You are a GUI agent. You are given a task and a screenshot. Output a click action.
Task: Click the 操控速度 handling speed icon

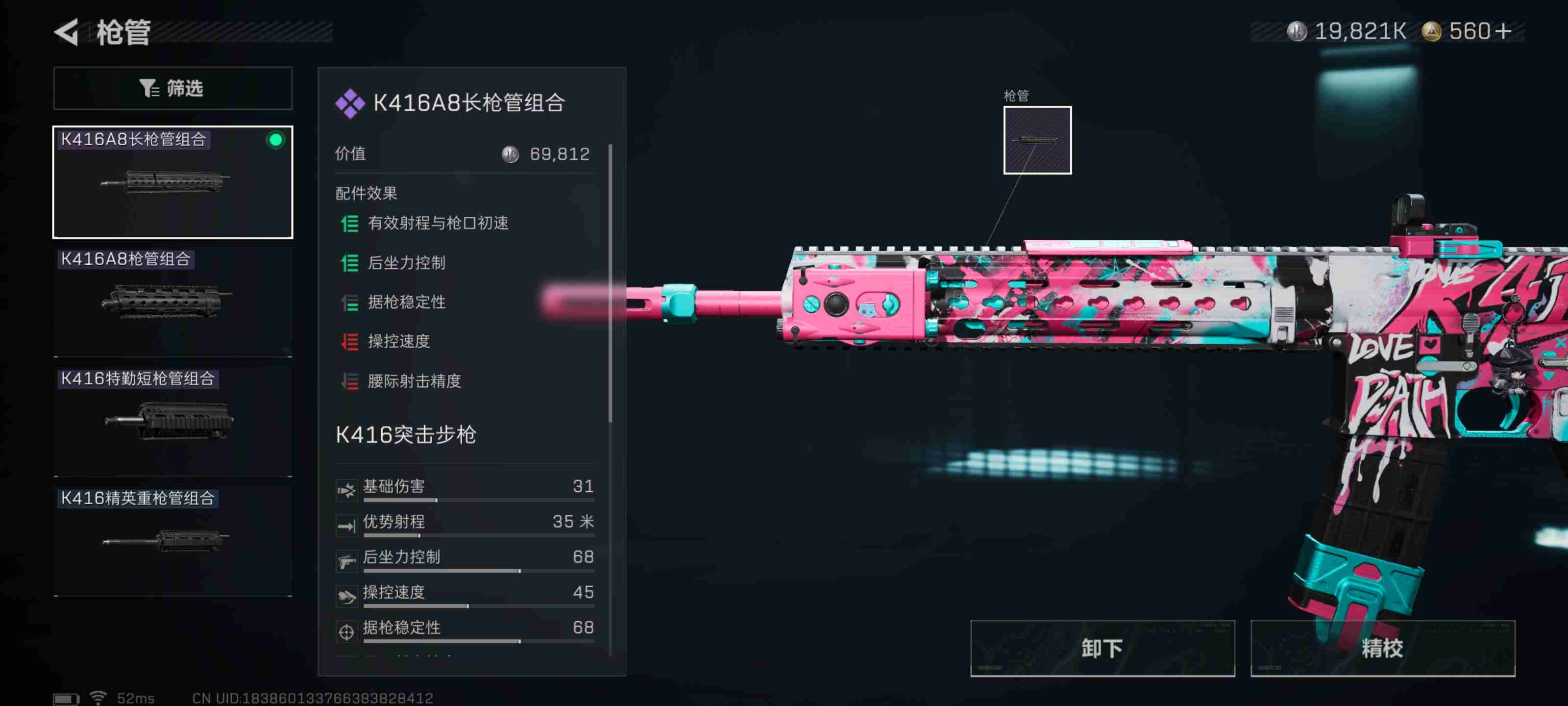(x=347, y=593)
